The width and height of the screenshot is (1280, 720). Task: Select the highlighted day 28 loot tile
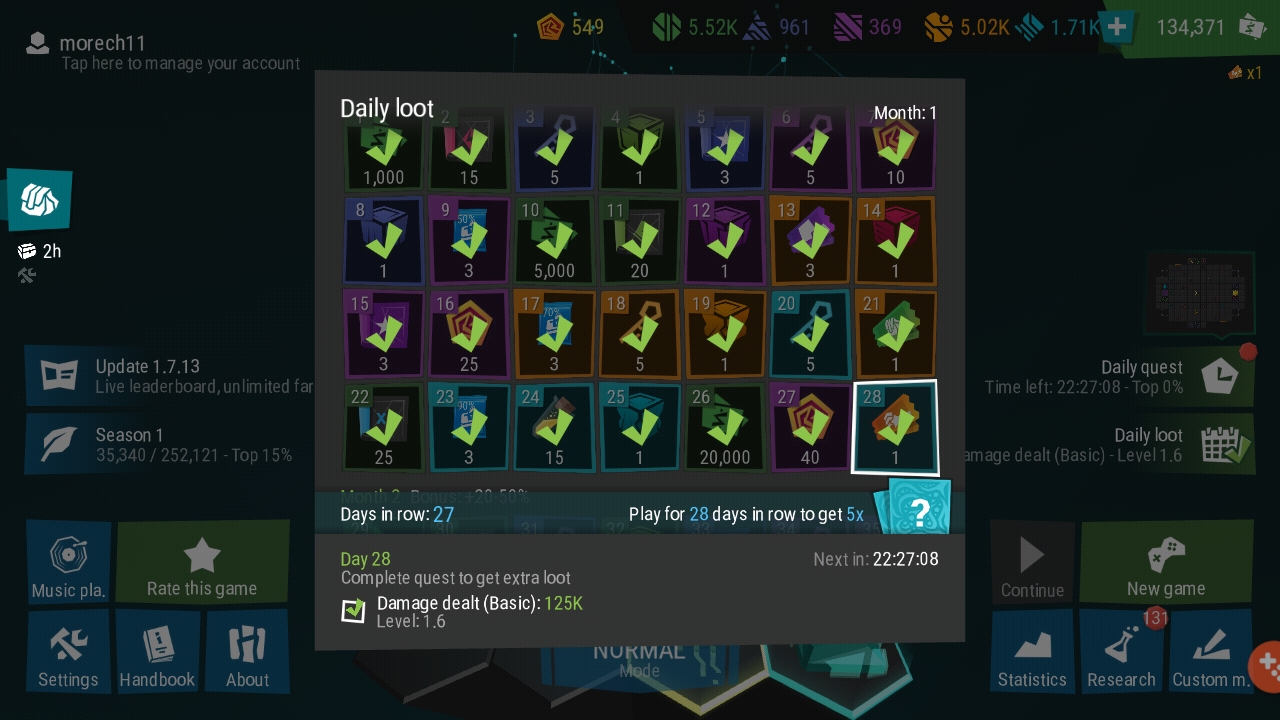895,427
